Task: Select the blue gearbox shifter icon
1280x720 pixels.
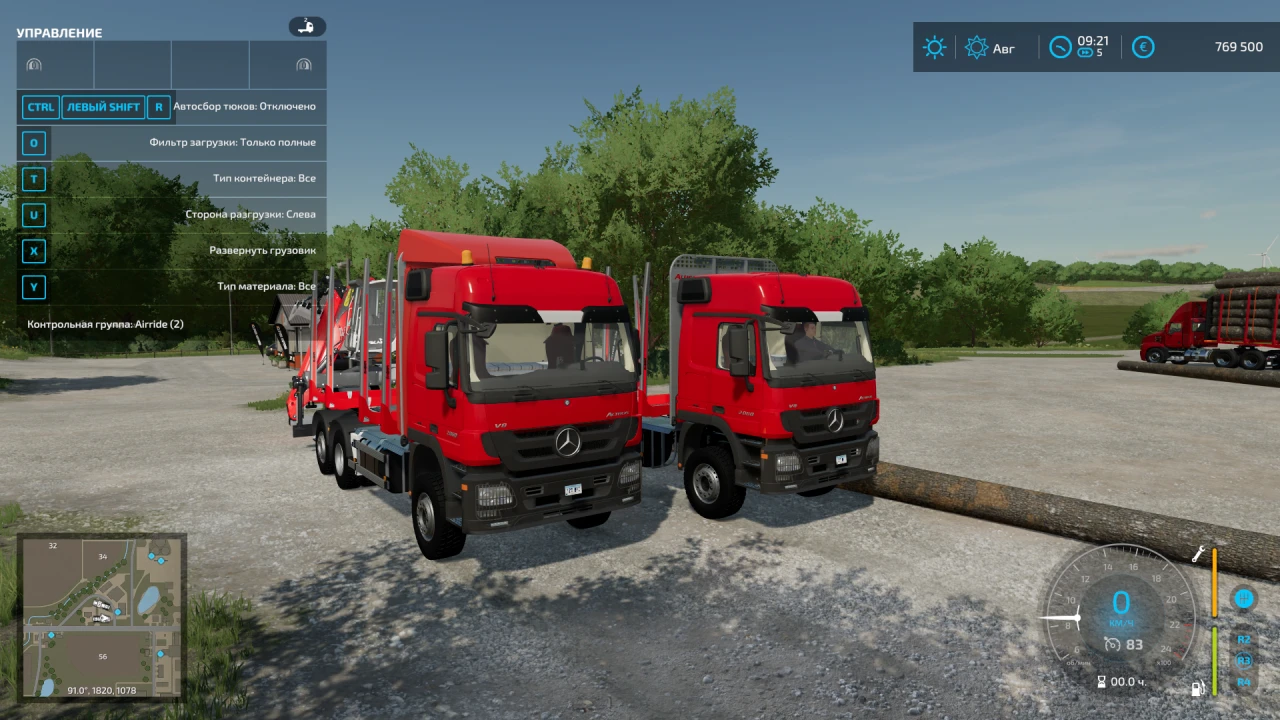Action: tap(1243, 598)
